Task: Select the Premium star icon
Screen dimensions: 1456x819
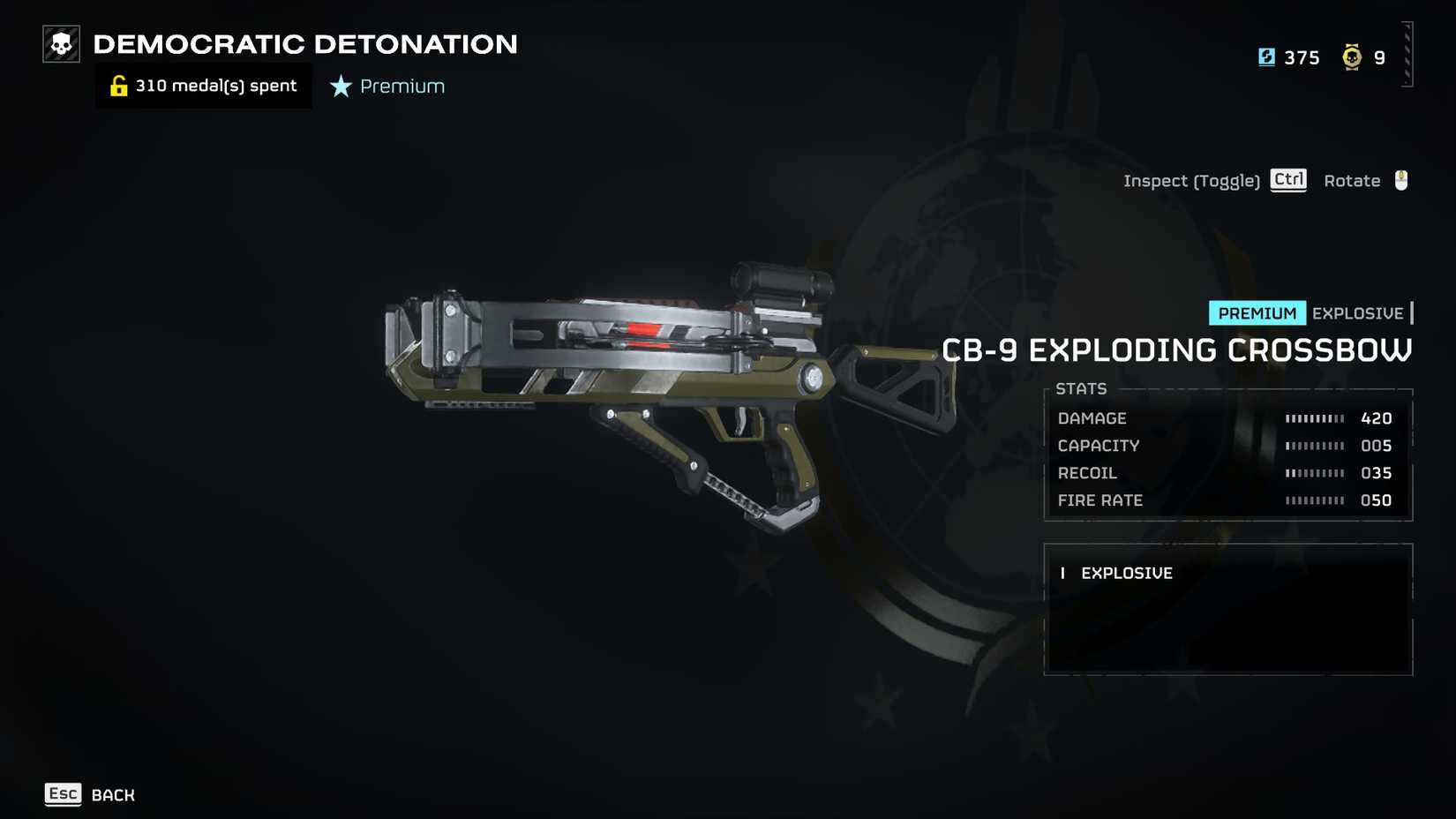Action: point(338,86)
